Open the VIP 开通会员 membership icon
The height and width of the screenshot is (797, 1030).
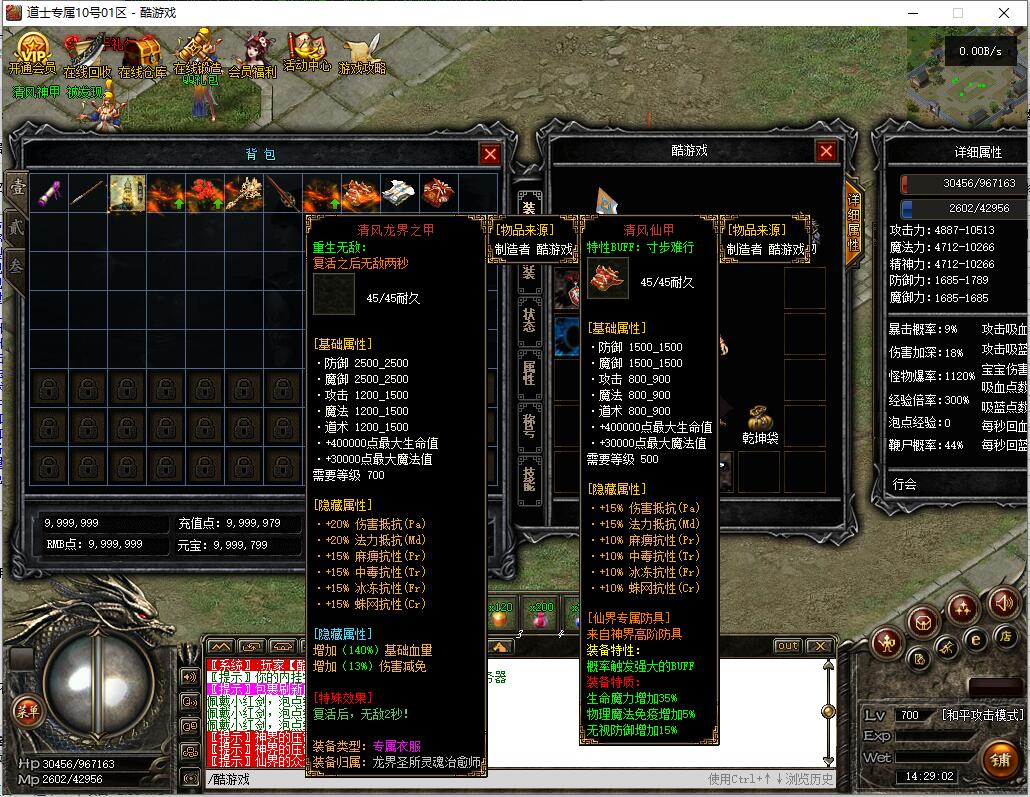pos(33,52)
